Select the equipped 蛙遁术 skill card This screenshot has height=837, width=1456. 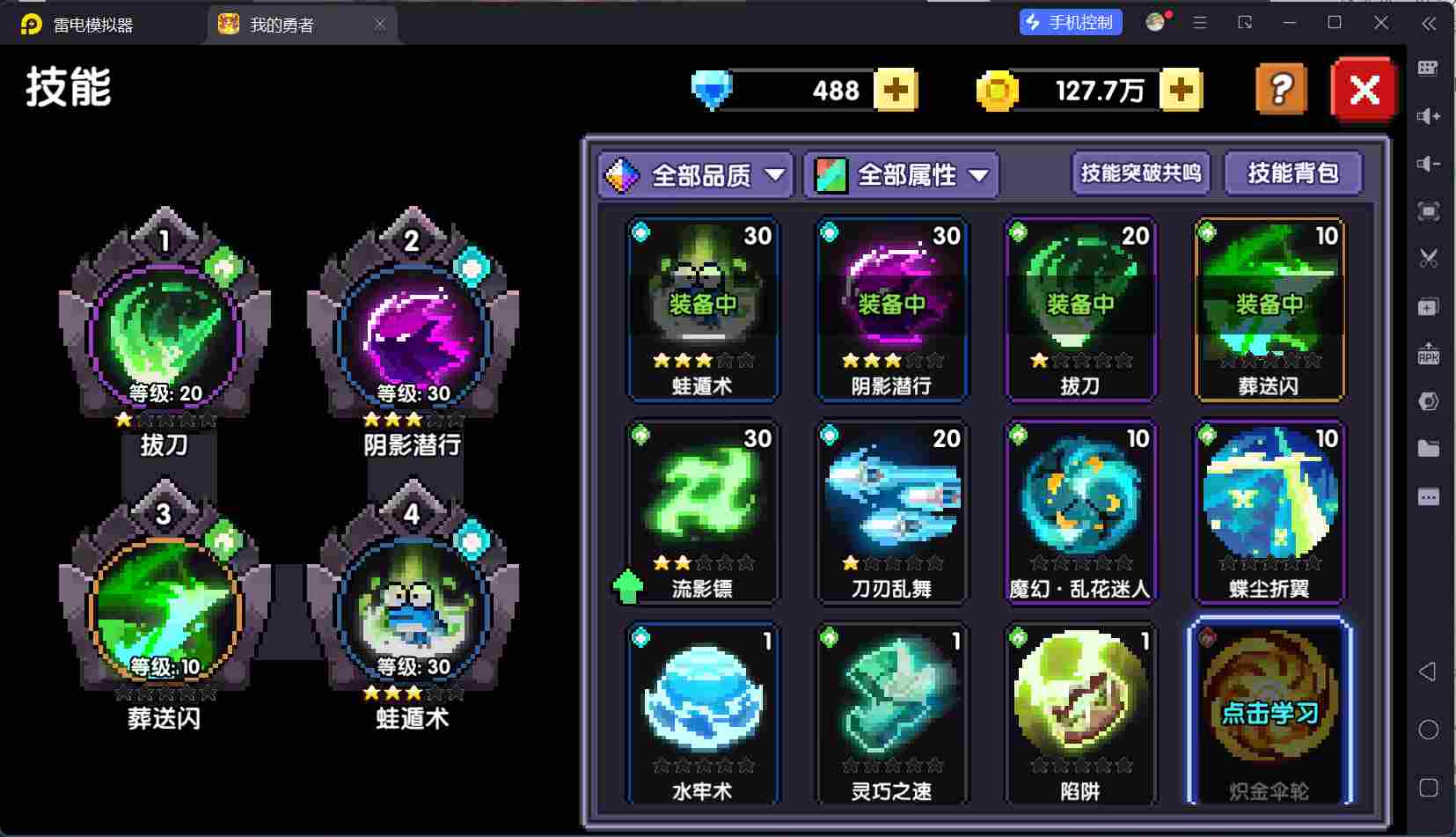(x=701, y=308)
